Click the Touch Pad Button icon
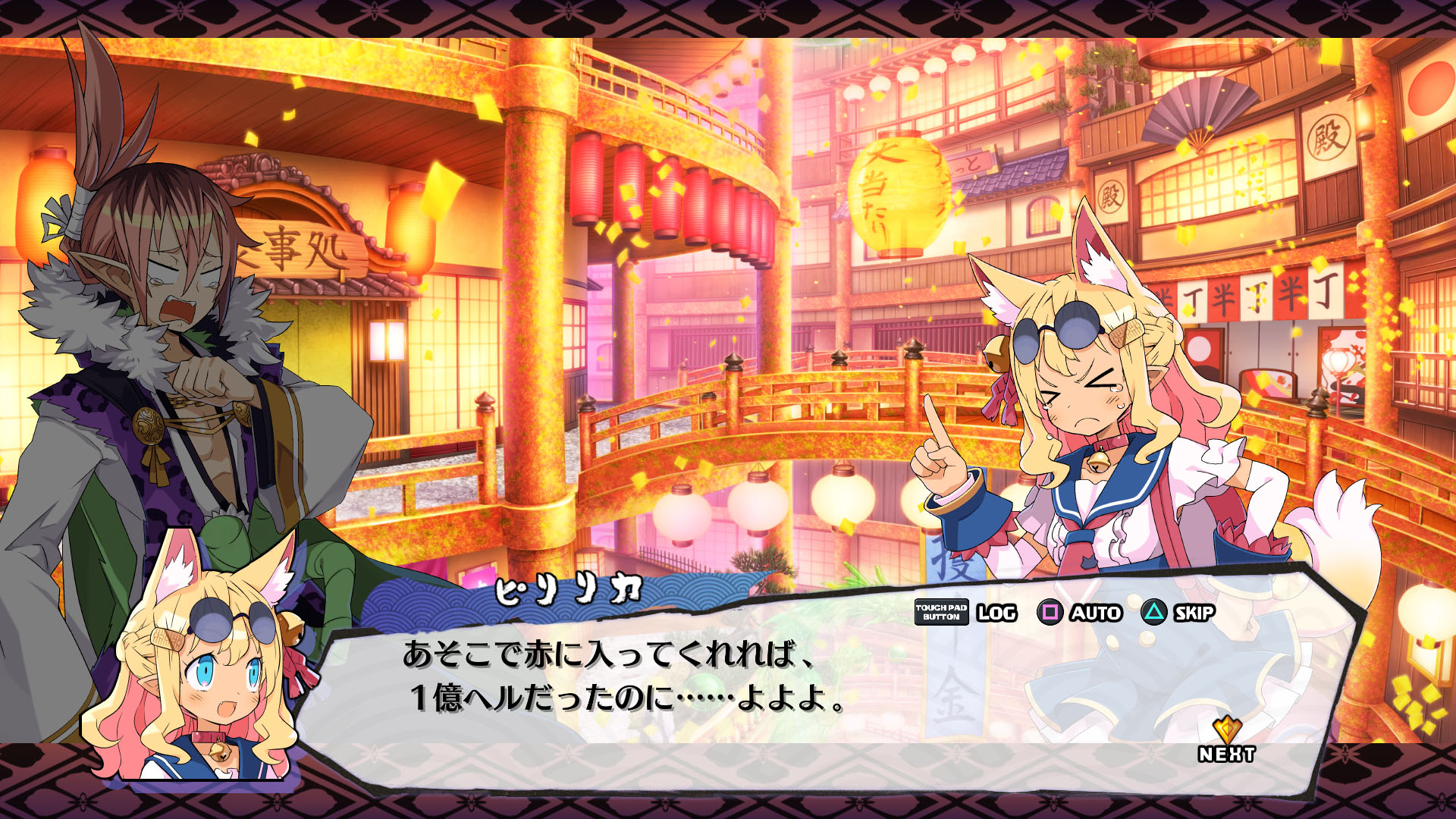This screenshot has height=819, width=1456. (940, 614)
